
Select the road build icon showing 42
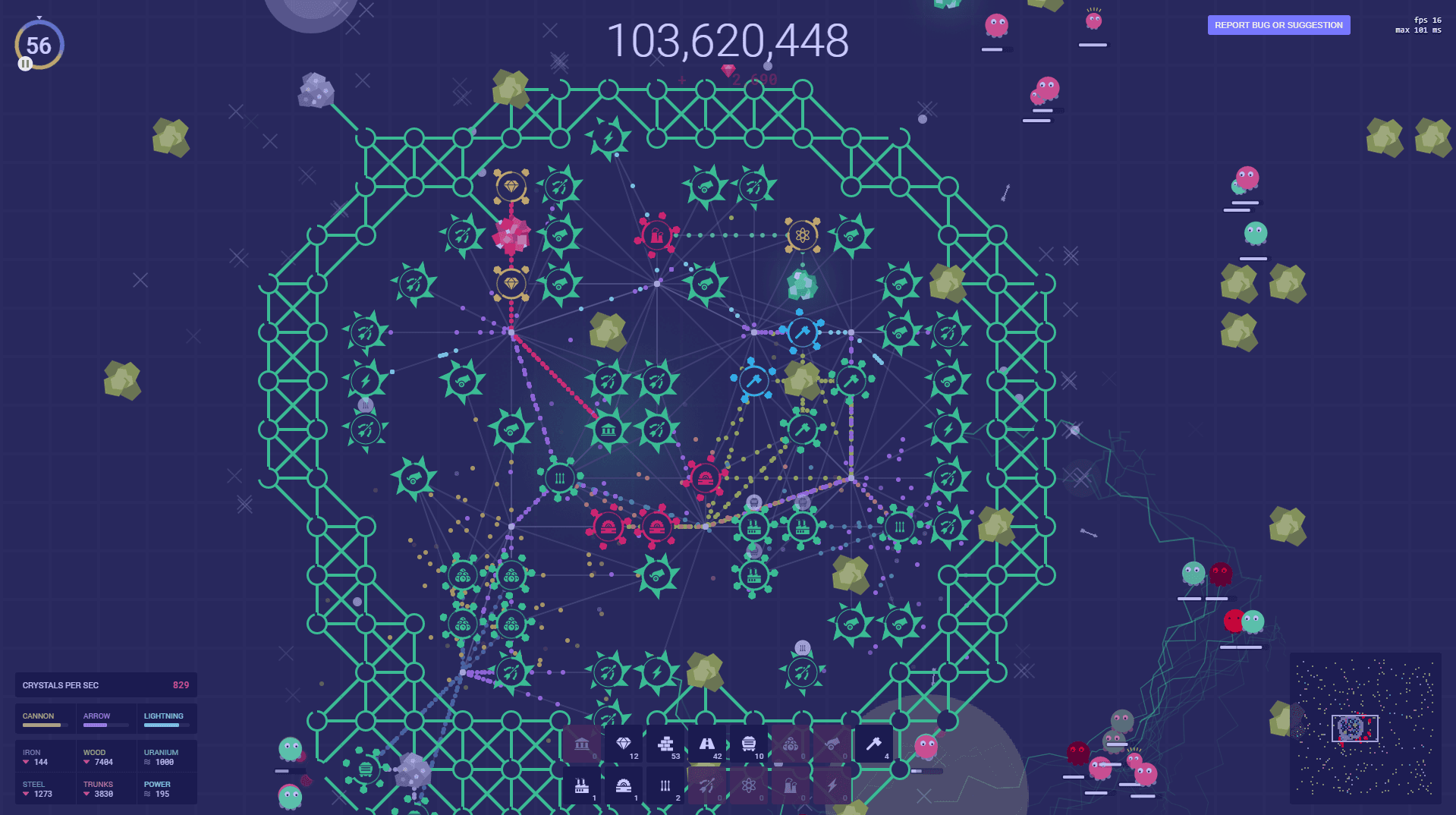click(x=706, y=744)
